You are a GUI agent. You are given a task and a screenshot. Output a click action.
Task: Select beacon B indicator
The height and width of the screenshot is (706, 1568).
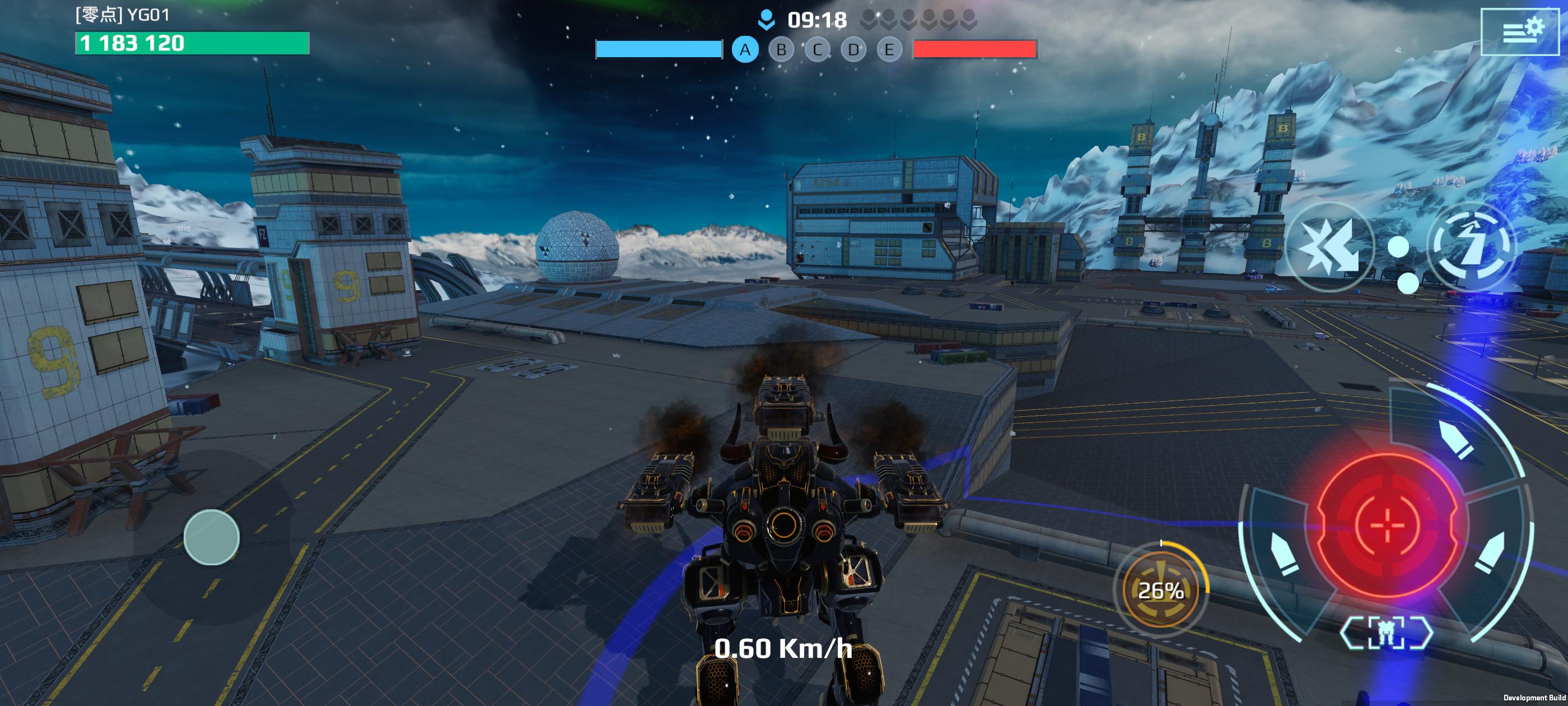point(782,50)
